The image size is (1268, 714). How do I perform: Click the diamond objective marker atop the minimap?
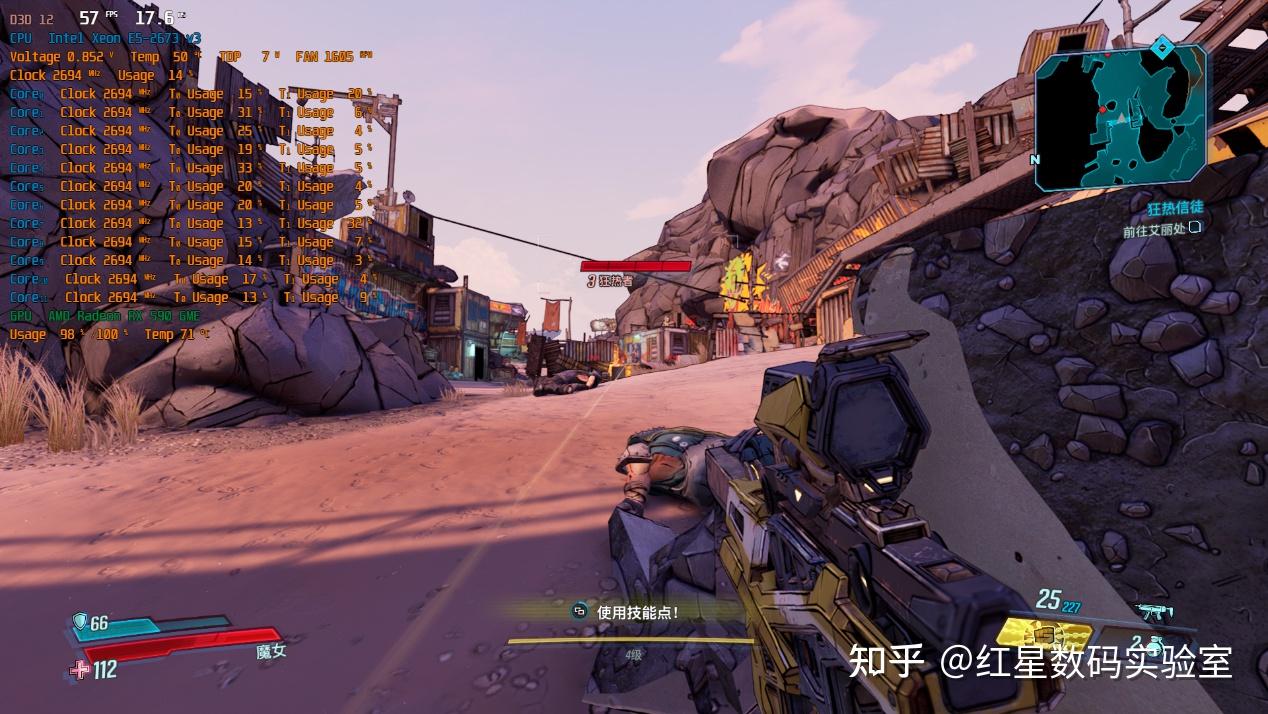click(1161, 46)
